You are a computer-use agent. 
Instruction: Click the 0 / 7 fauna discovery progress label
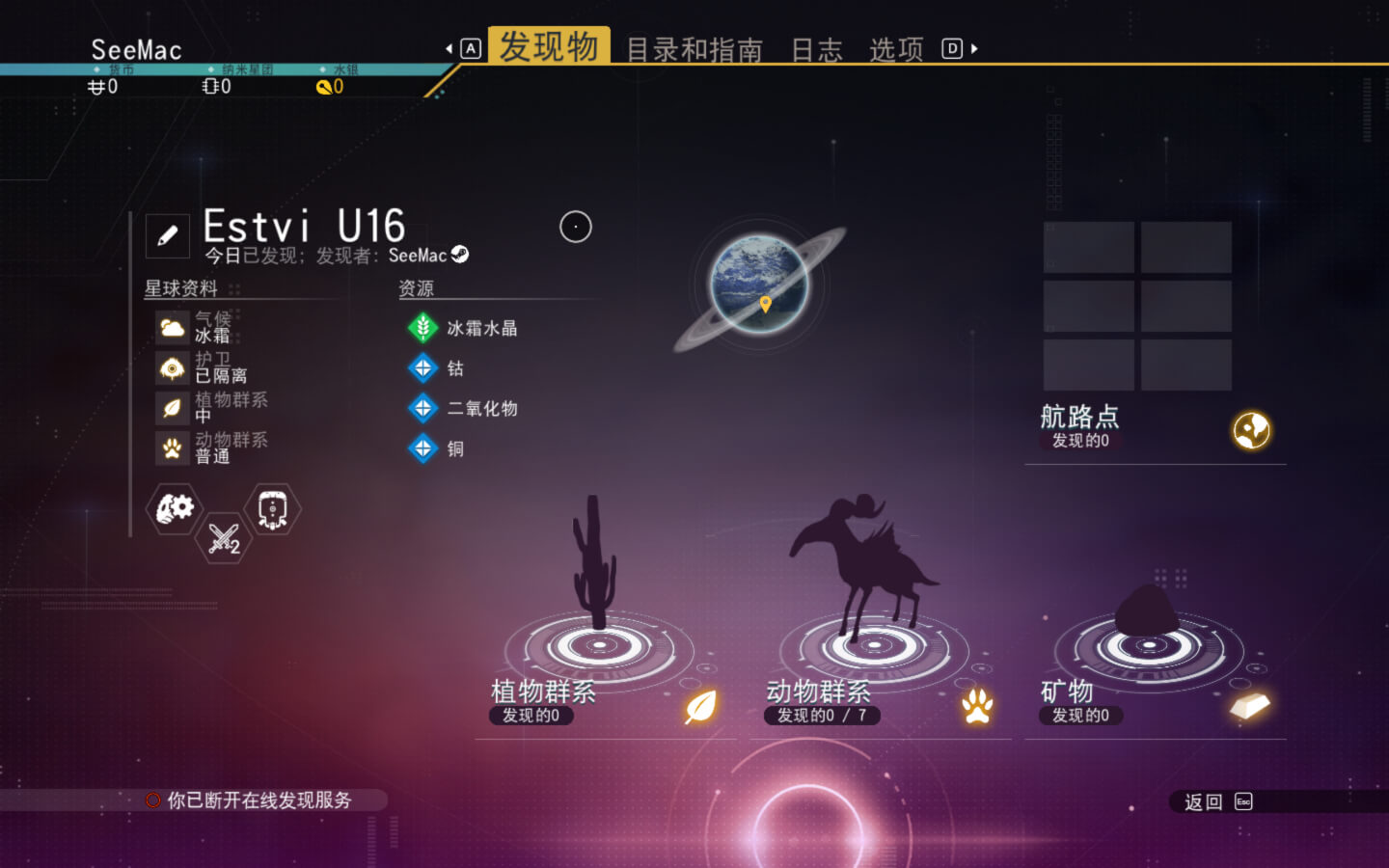point(822,716)
